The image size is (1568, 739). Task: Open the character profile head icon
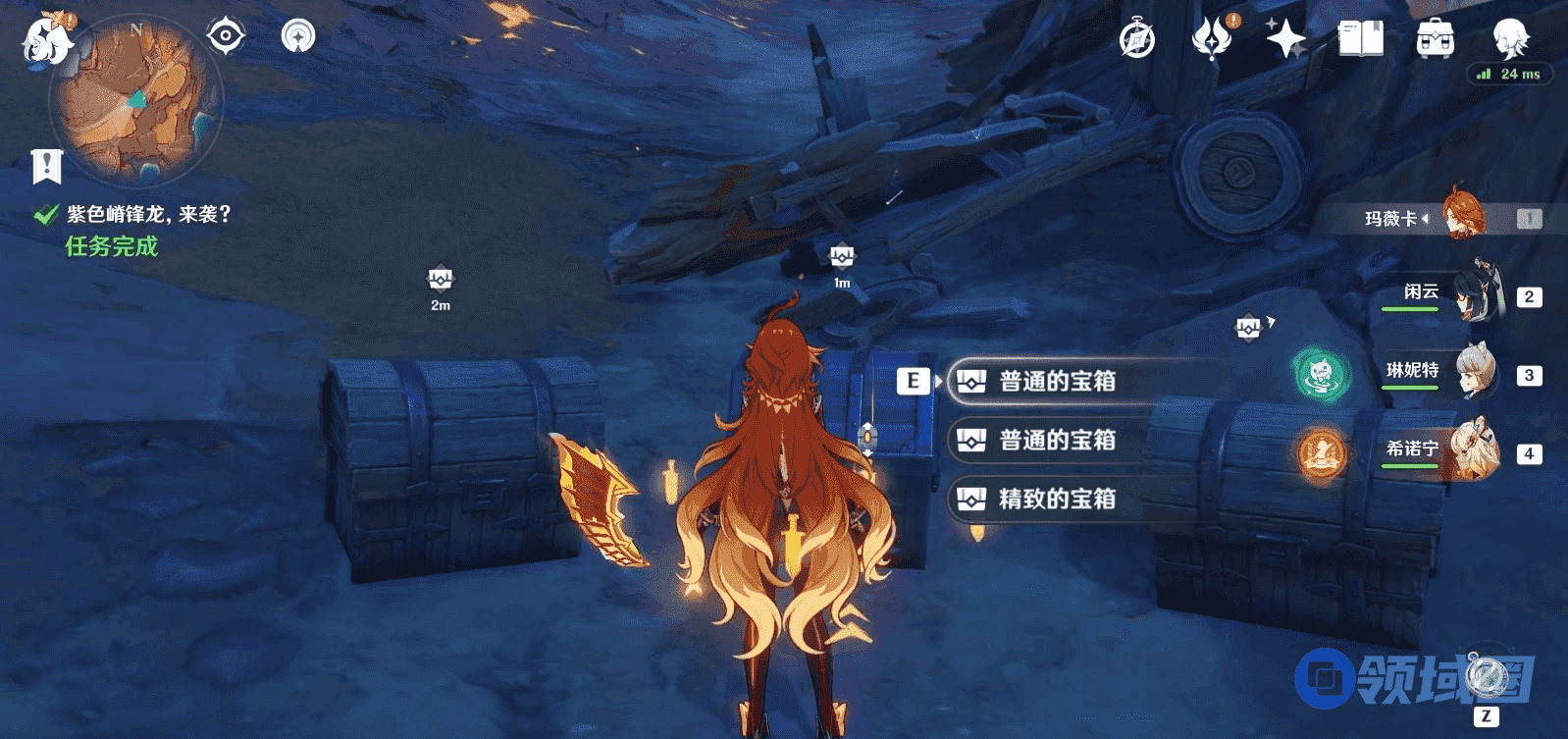point(1509,38)
